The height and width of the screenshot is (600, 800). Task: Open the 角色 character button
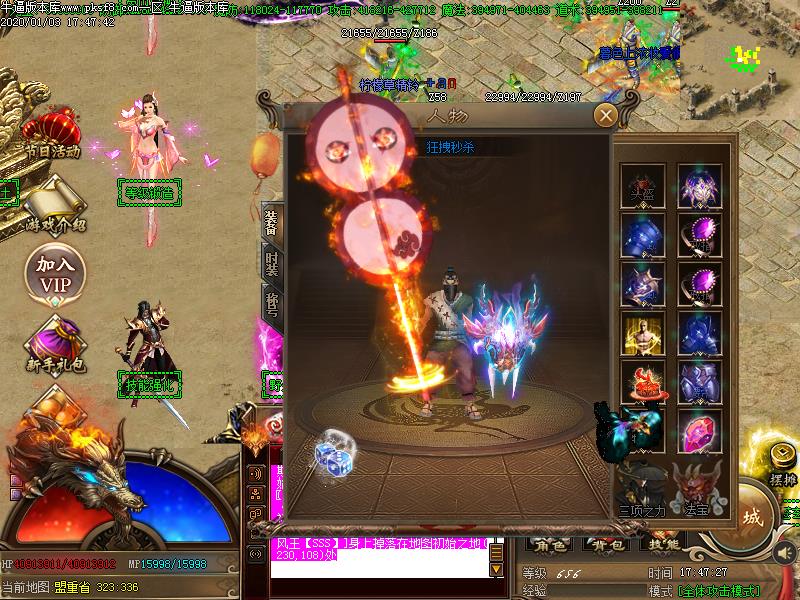549,546
